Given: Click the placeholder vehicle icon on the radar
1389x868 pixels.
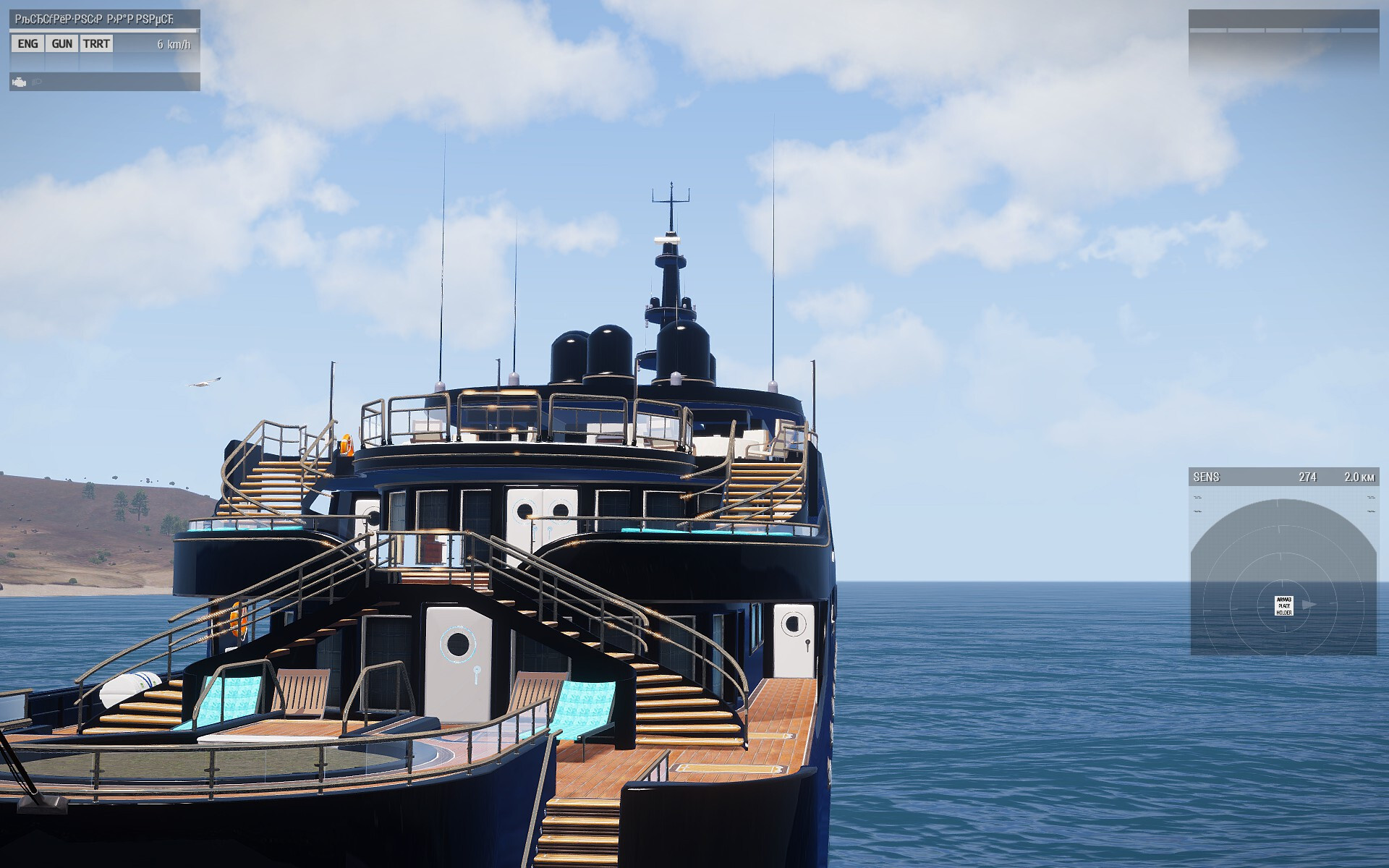Looking at the screenshot, I should click(1283, 605).
